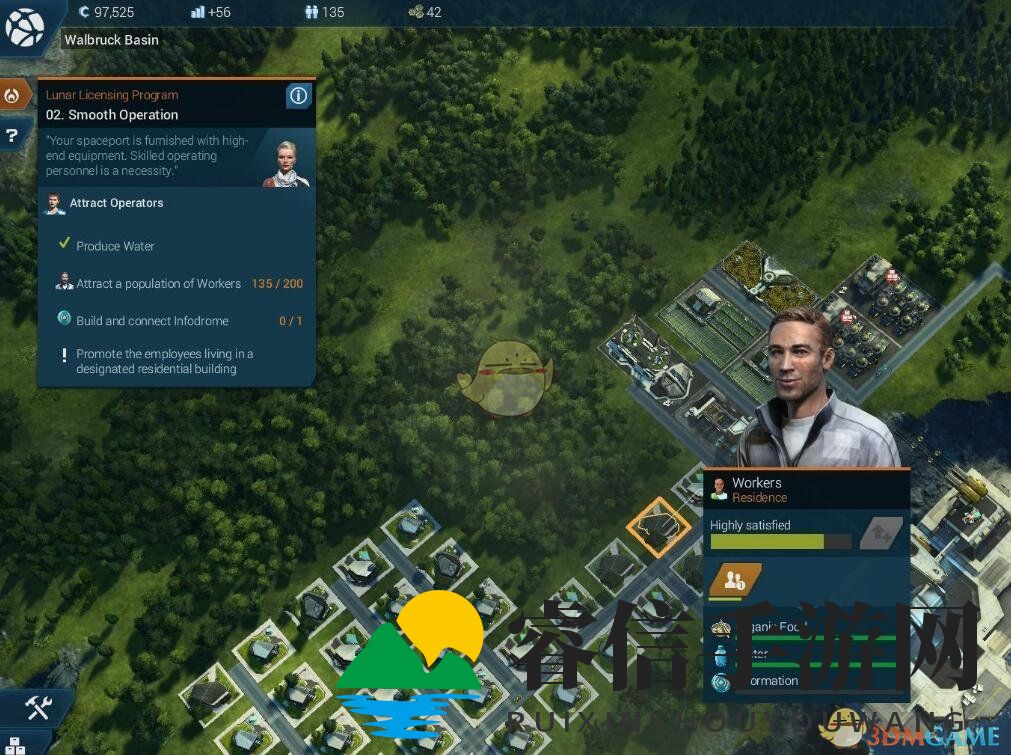Image resolution: width=1011 pixels, height=755 pixels.
Task: Click the Walbruck Basin location label
Action: coord(111,40)
